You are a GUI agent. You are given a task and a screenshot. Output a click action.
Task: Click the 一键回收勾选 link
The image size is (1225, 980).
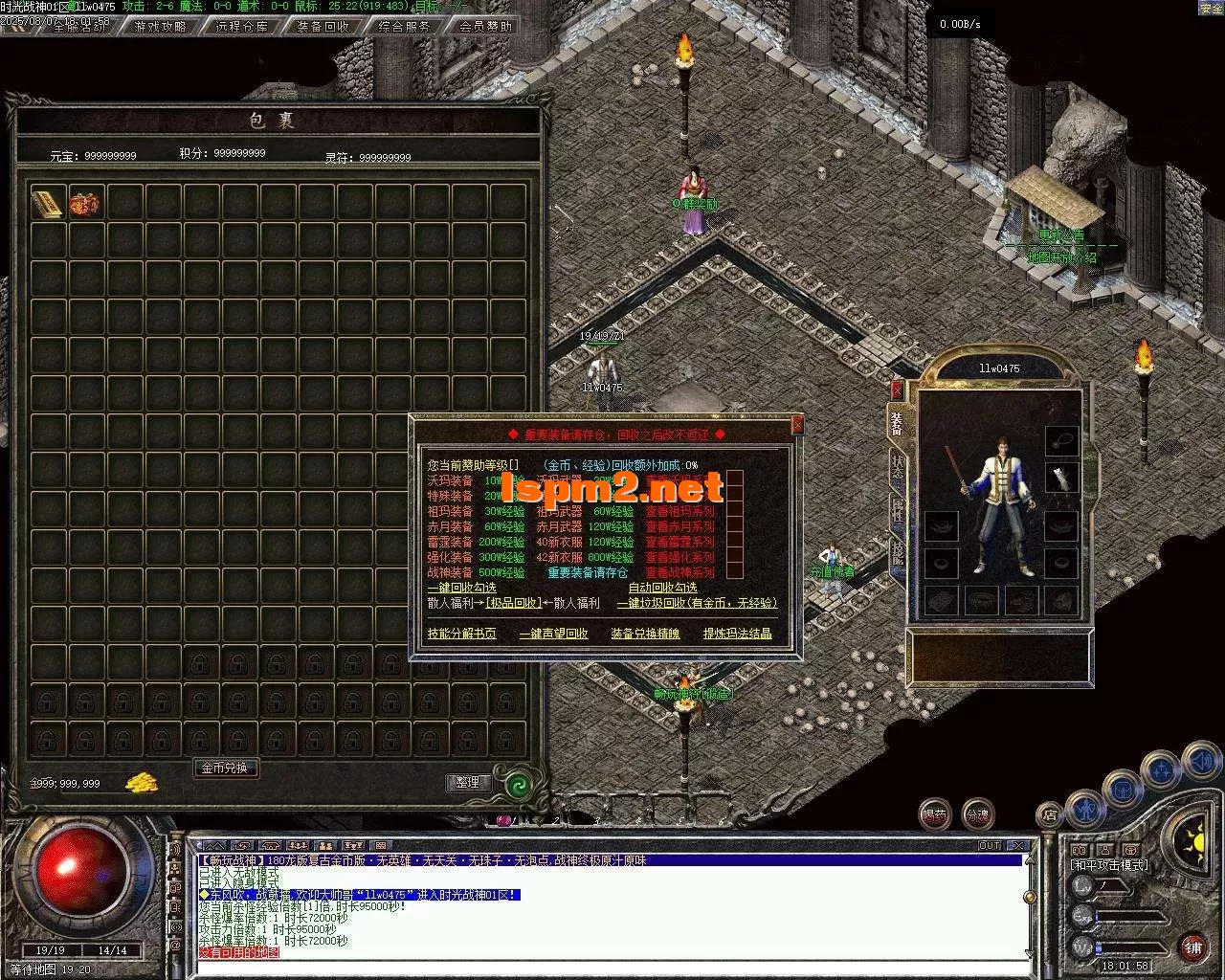461,588
